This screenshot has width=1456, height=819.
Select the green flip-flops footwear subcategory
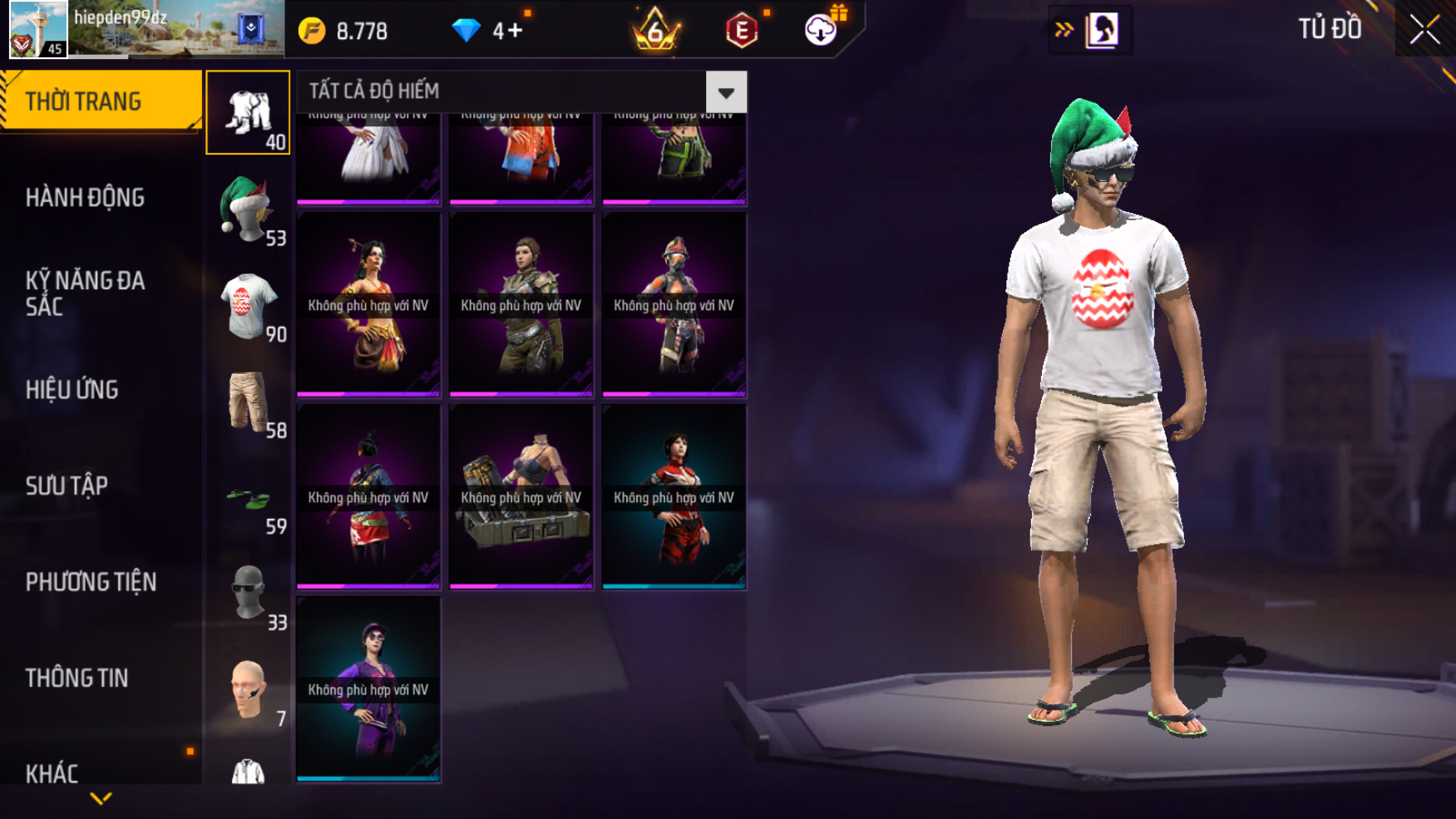tap(248, 499)
